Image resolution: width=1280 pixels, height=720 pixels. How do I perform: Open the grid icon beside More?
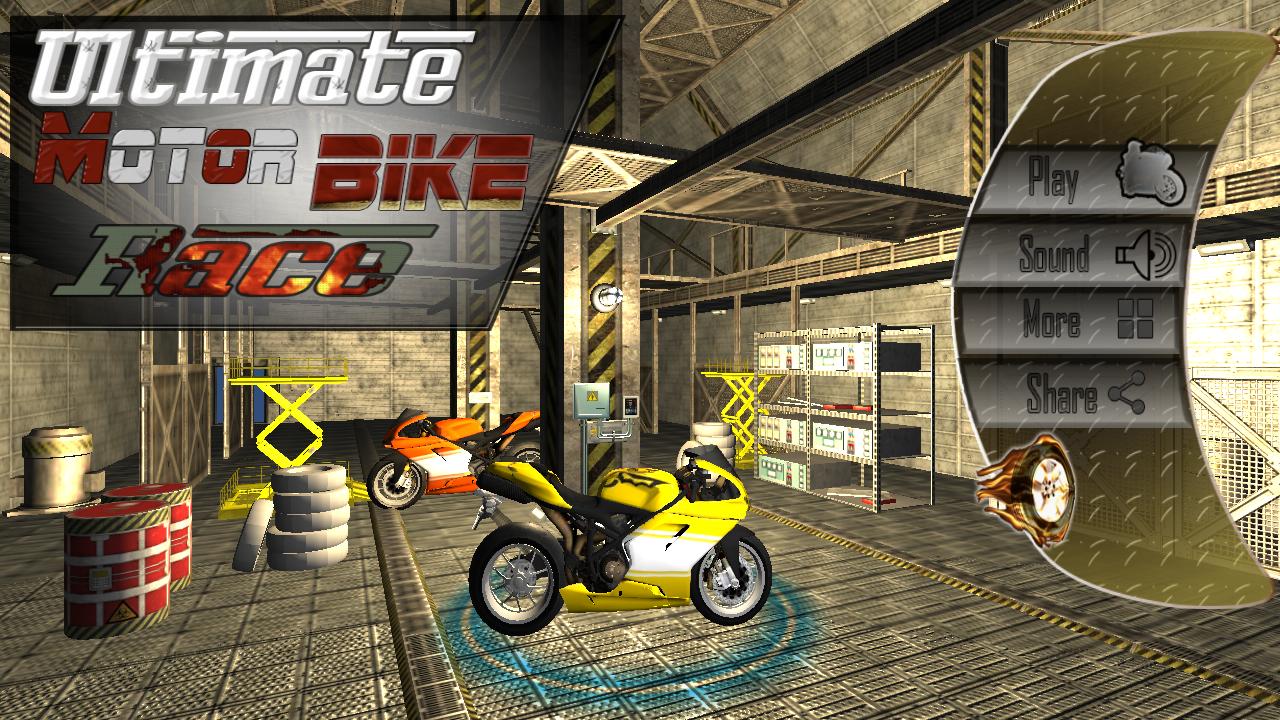point(1136,318)
